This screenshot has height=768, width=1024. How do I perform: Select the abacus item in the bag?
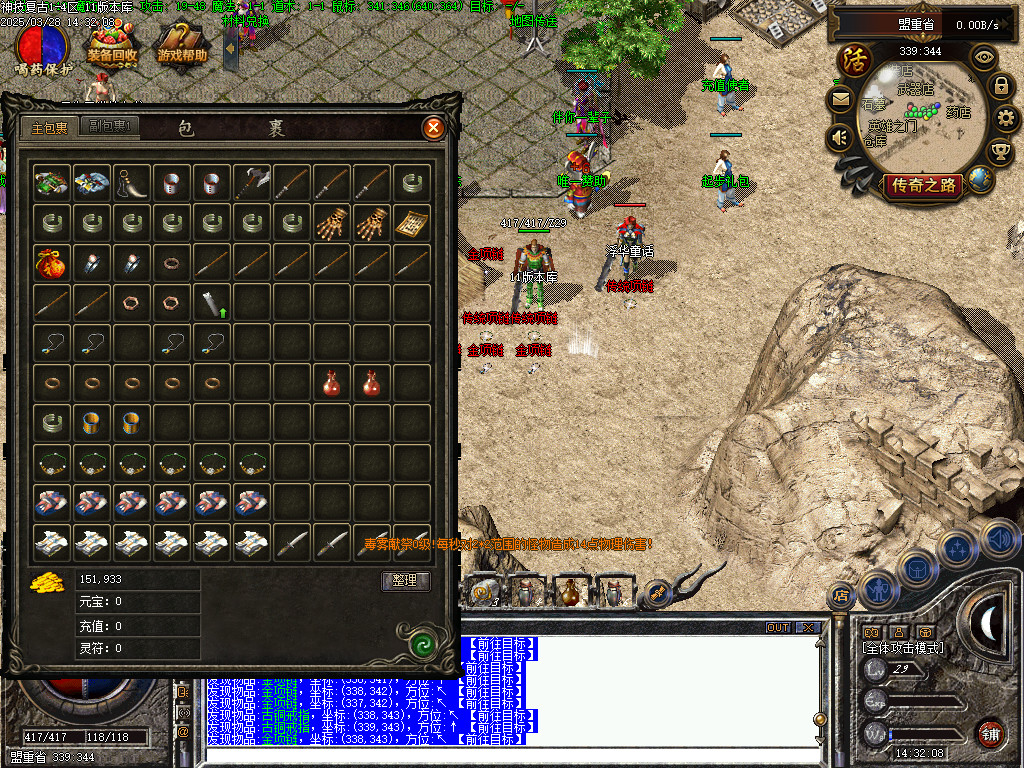coord(412,223)
